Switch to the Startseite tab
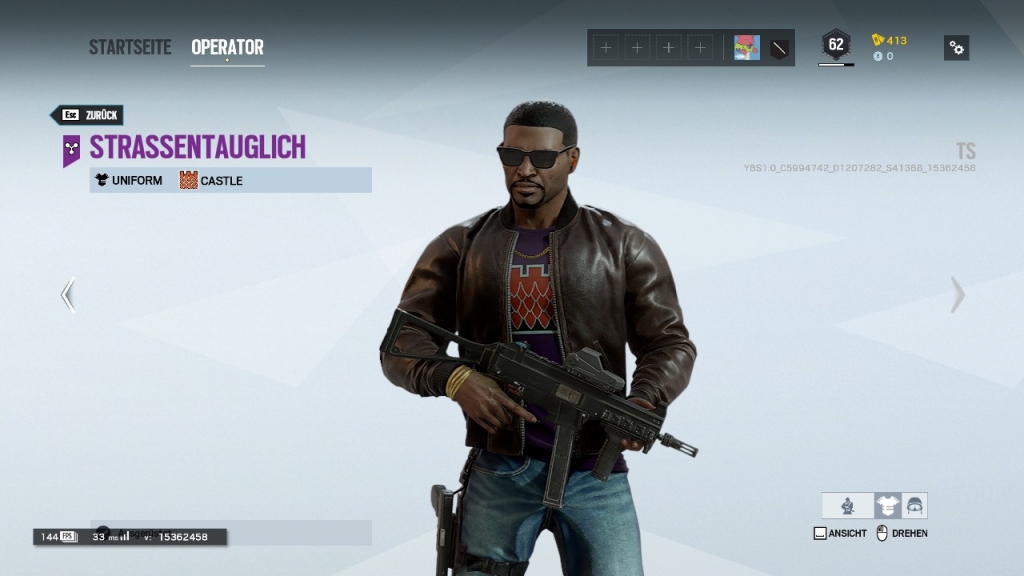1024x576 pixels. coord(130,47)
